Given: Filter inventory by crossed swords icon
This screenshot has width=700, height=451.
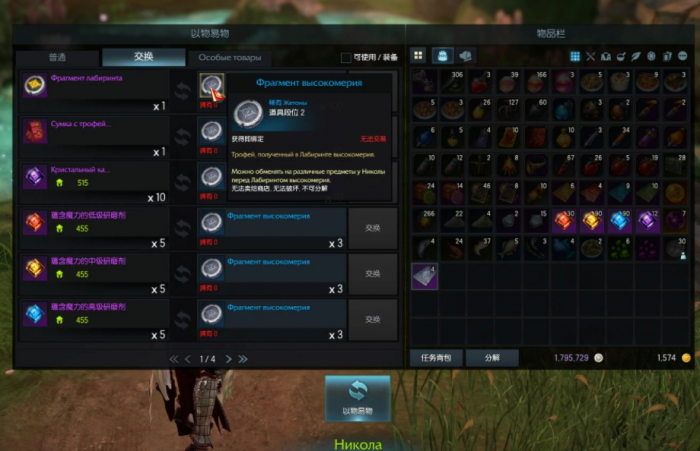Looking at the screenshot, I should pos(590,56).
